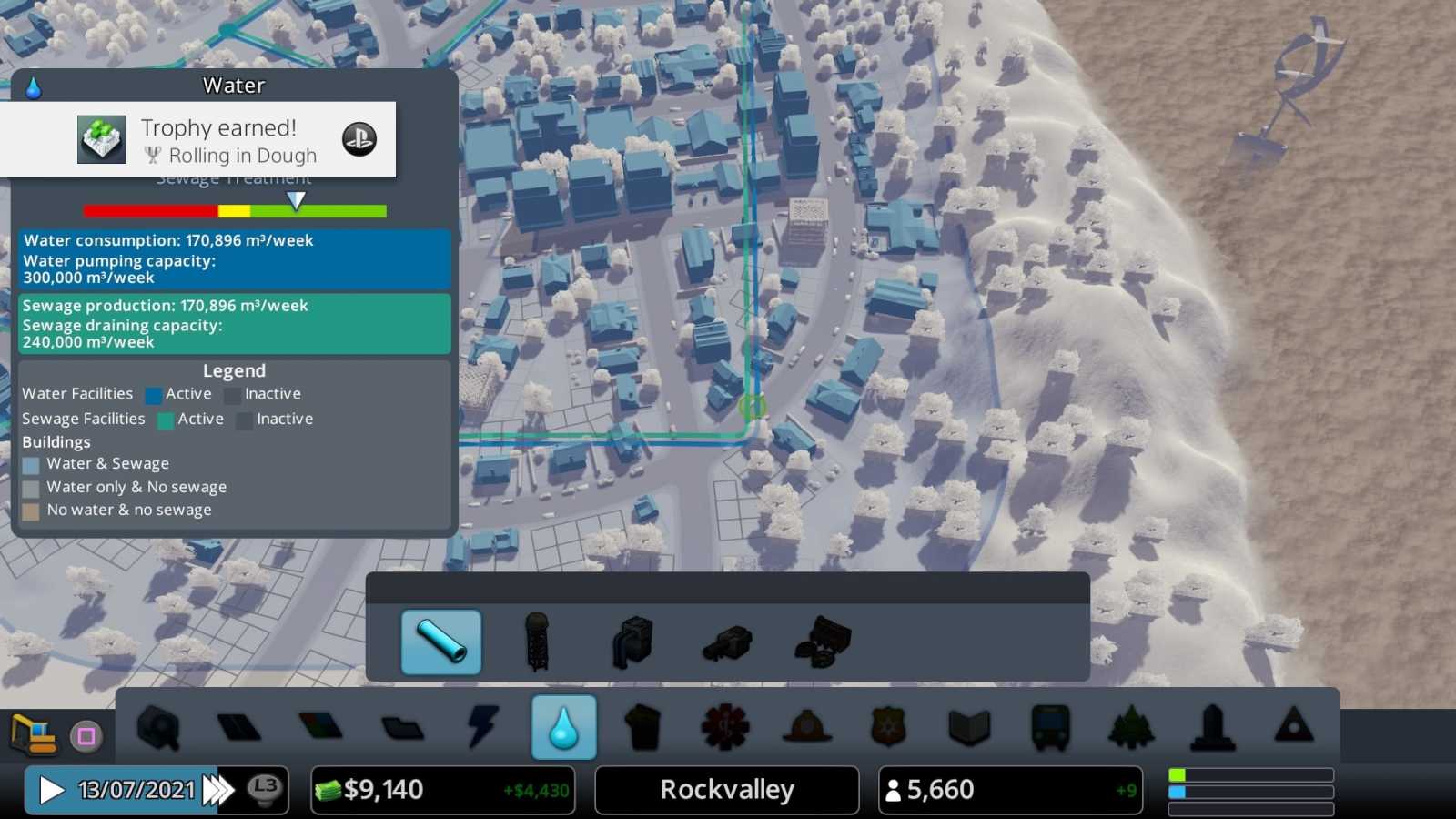Toggle the Water only & No sewage legend
The height and width of the screenshot is (819, 1456).
[x=30, y=487]
